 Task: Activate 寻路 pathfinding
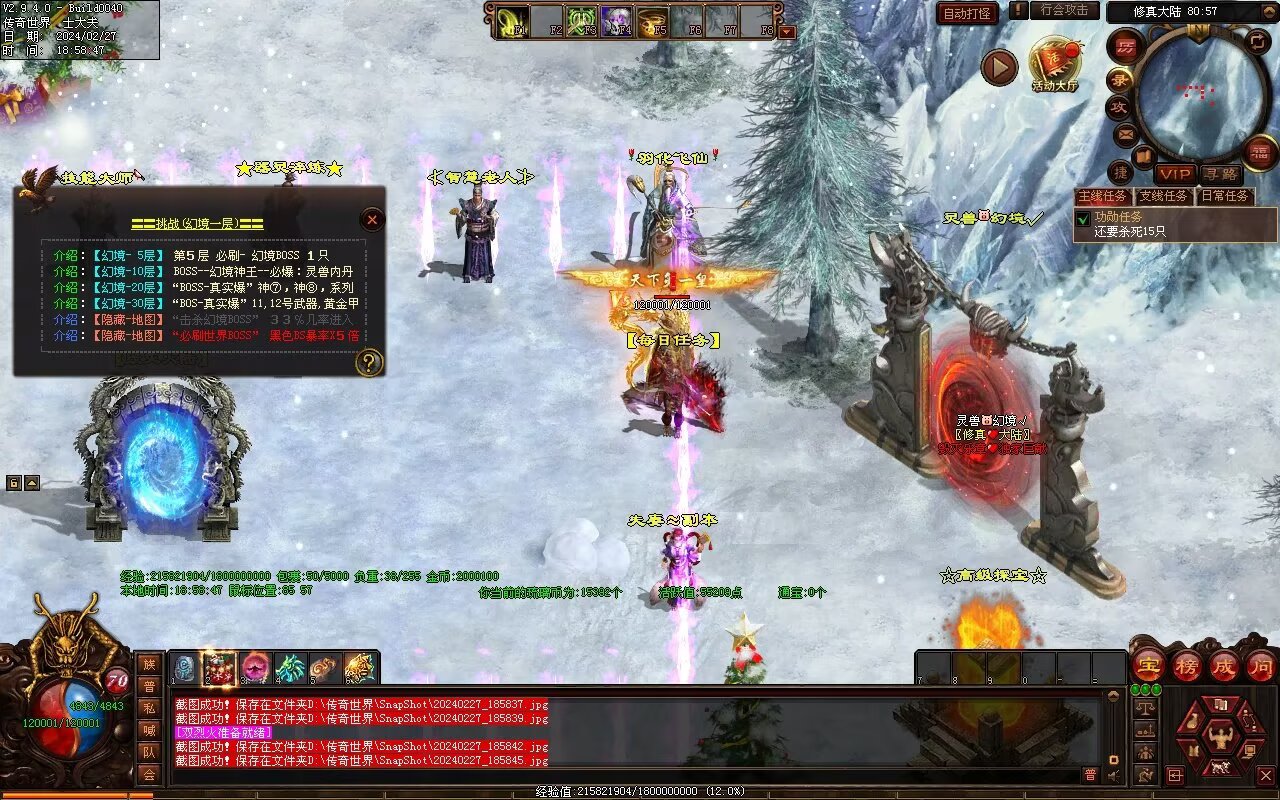[x=1221, y=174]
